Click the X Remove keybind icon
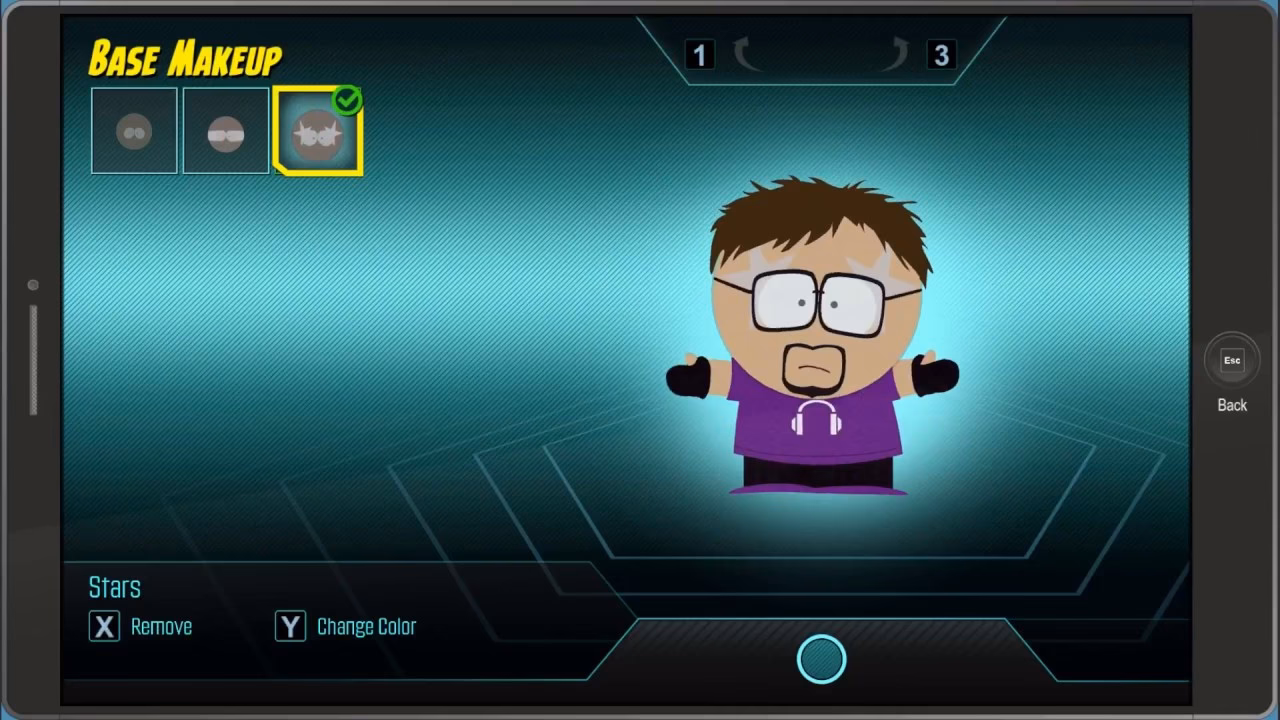The height and width of the screenshot is (720, 1280). pos(104,626)
